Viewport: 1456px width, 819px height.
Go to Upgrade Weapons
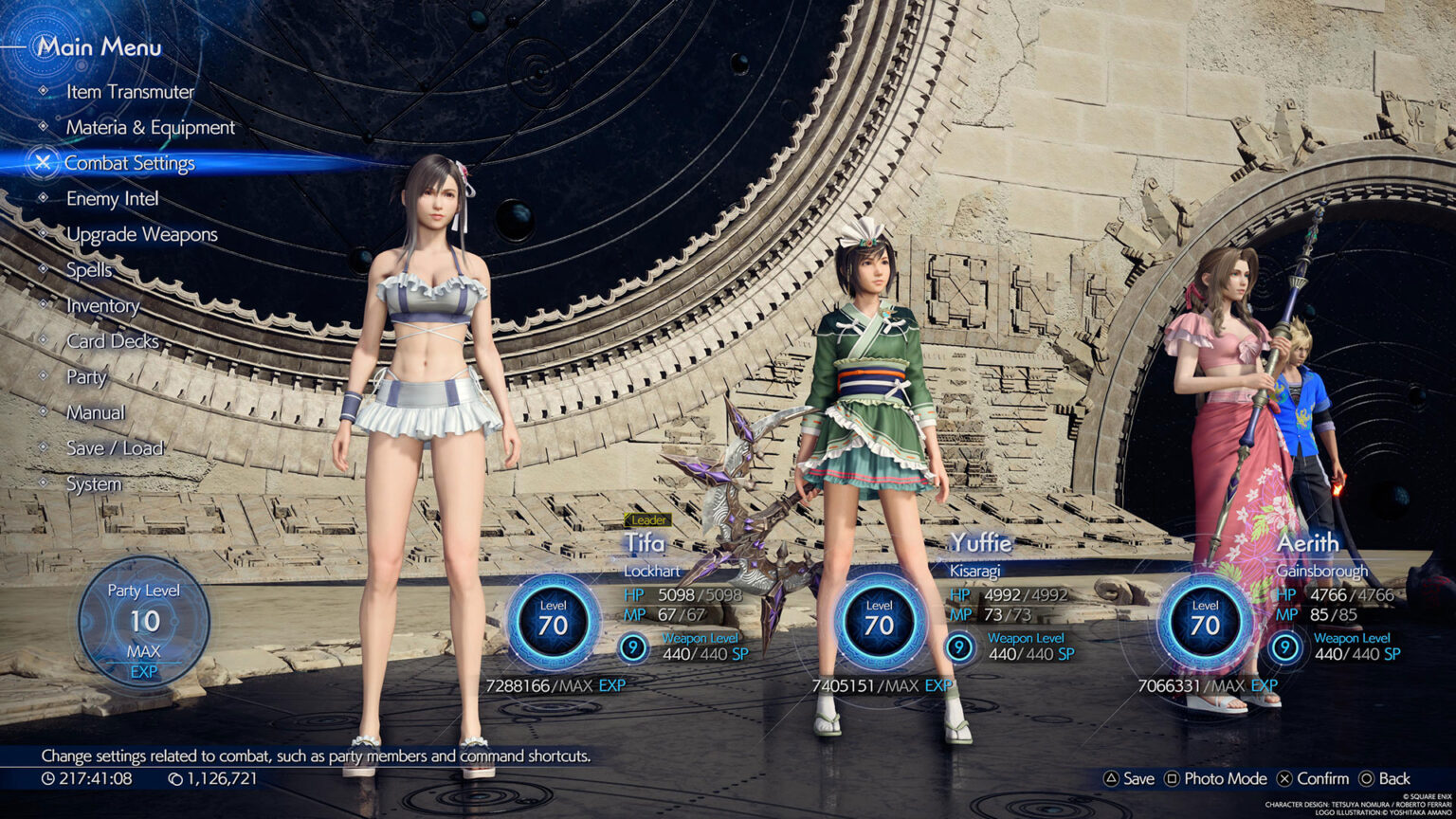point(141,234)
